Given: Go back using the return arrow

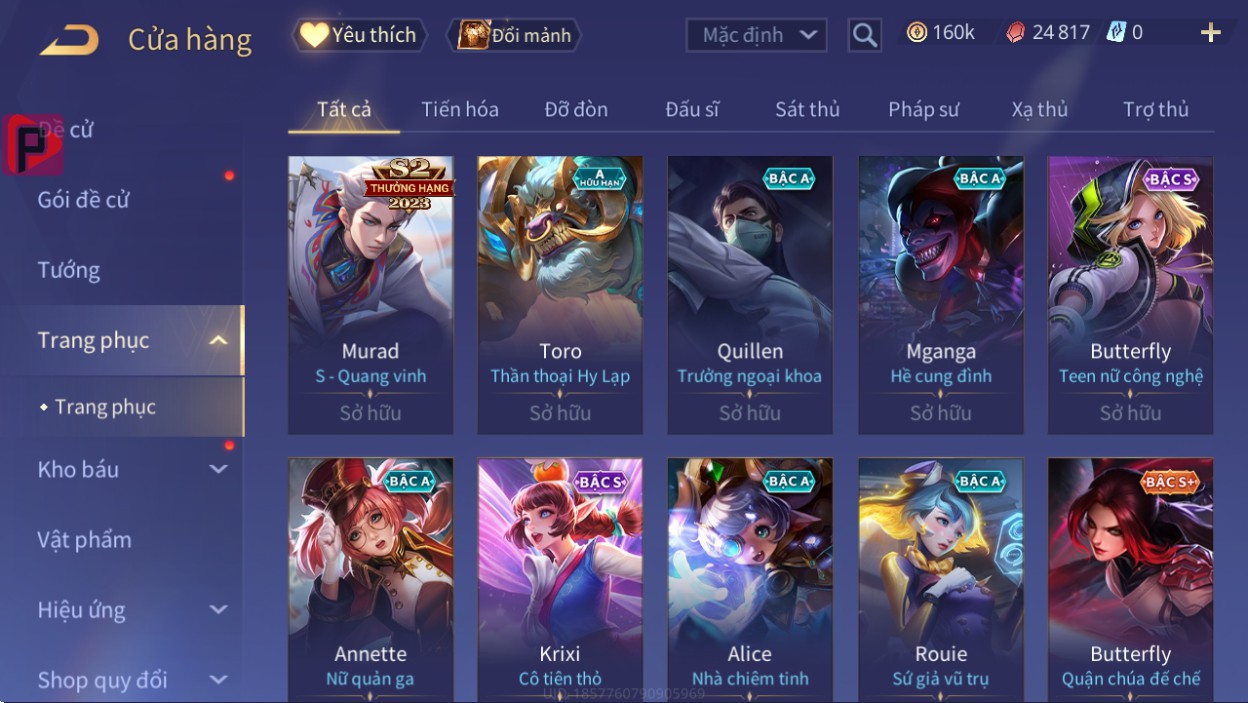Looking at the screenshot, I should click(x=70, y=40).
